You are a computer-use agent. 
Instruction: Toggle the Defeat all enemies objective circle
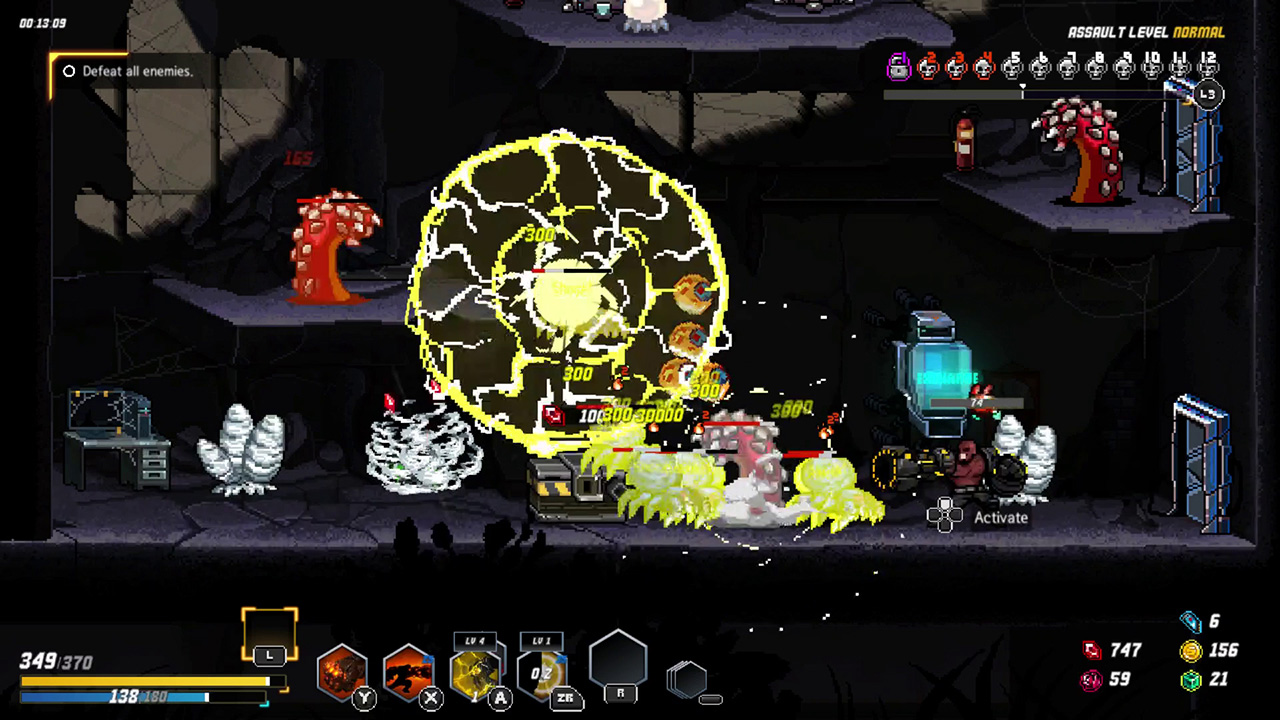[68, 71]
